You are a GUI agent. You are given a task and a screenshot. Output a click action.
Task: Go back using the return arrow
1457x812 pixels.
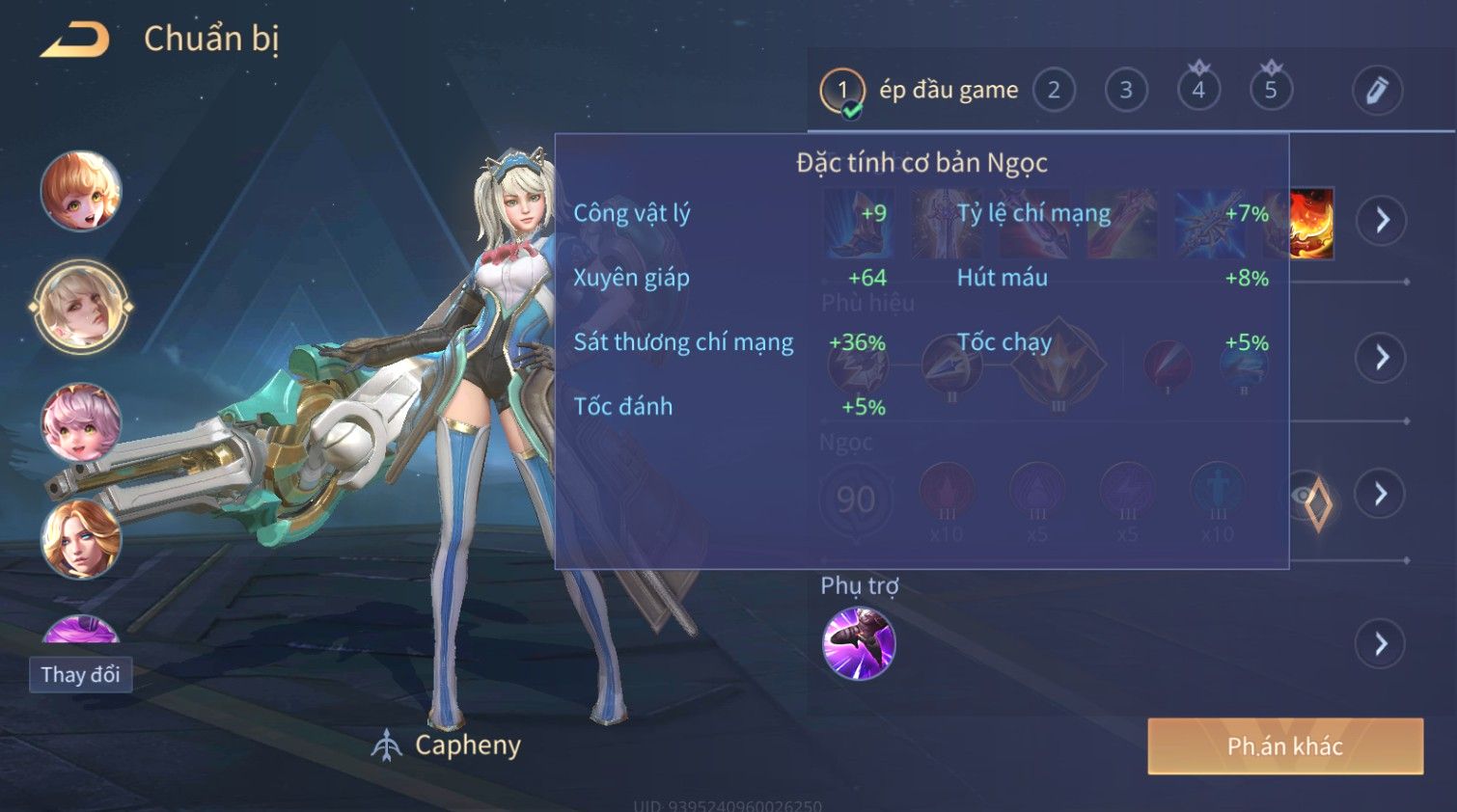click(74, 41)
